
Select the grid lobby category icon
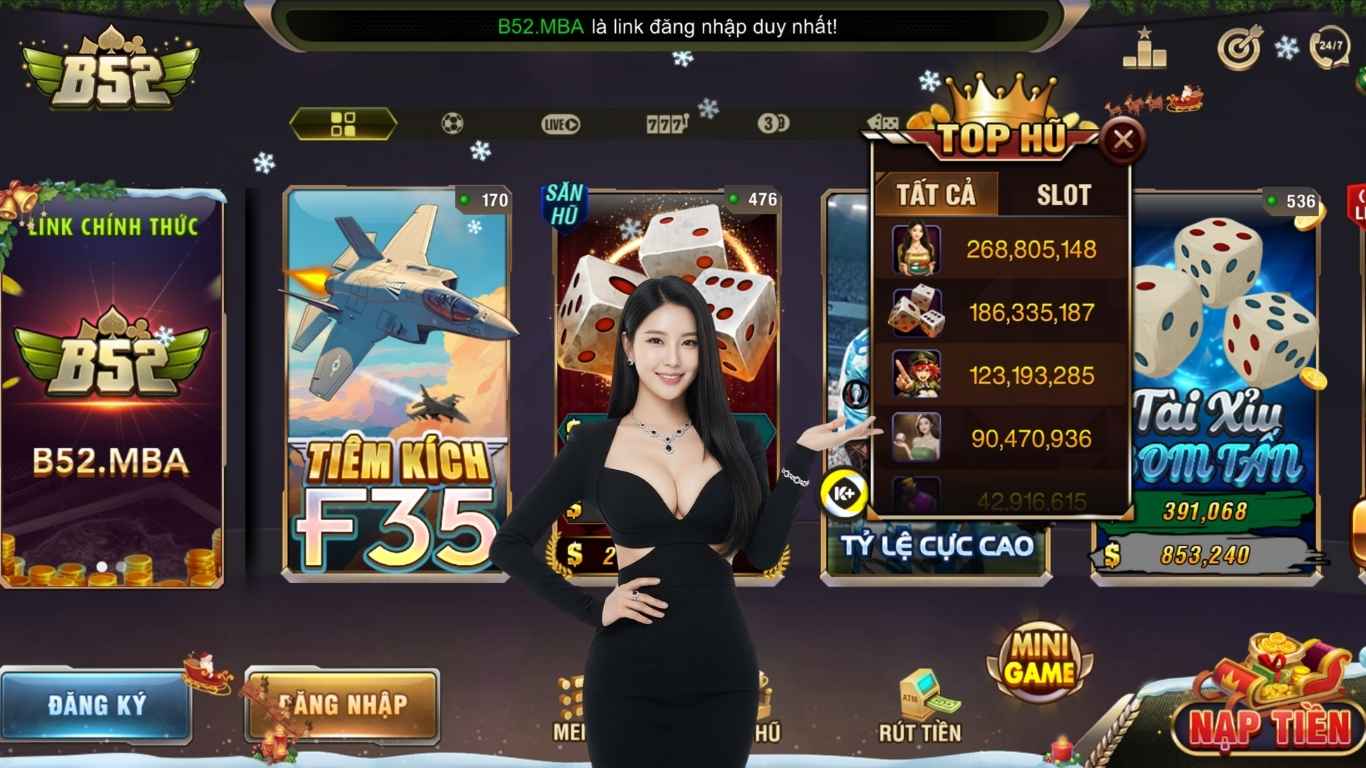[343, 123]
